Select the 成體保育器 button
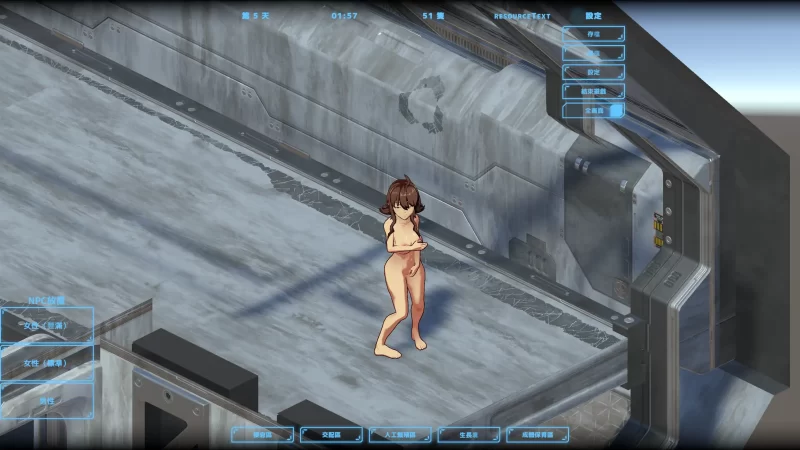 click(x=538, y=435)
